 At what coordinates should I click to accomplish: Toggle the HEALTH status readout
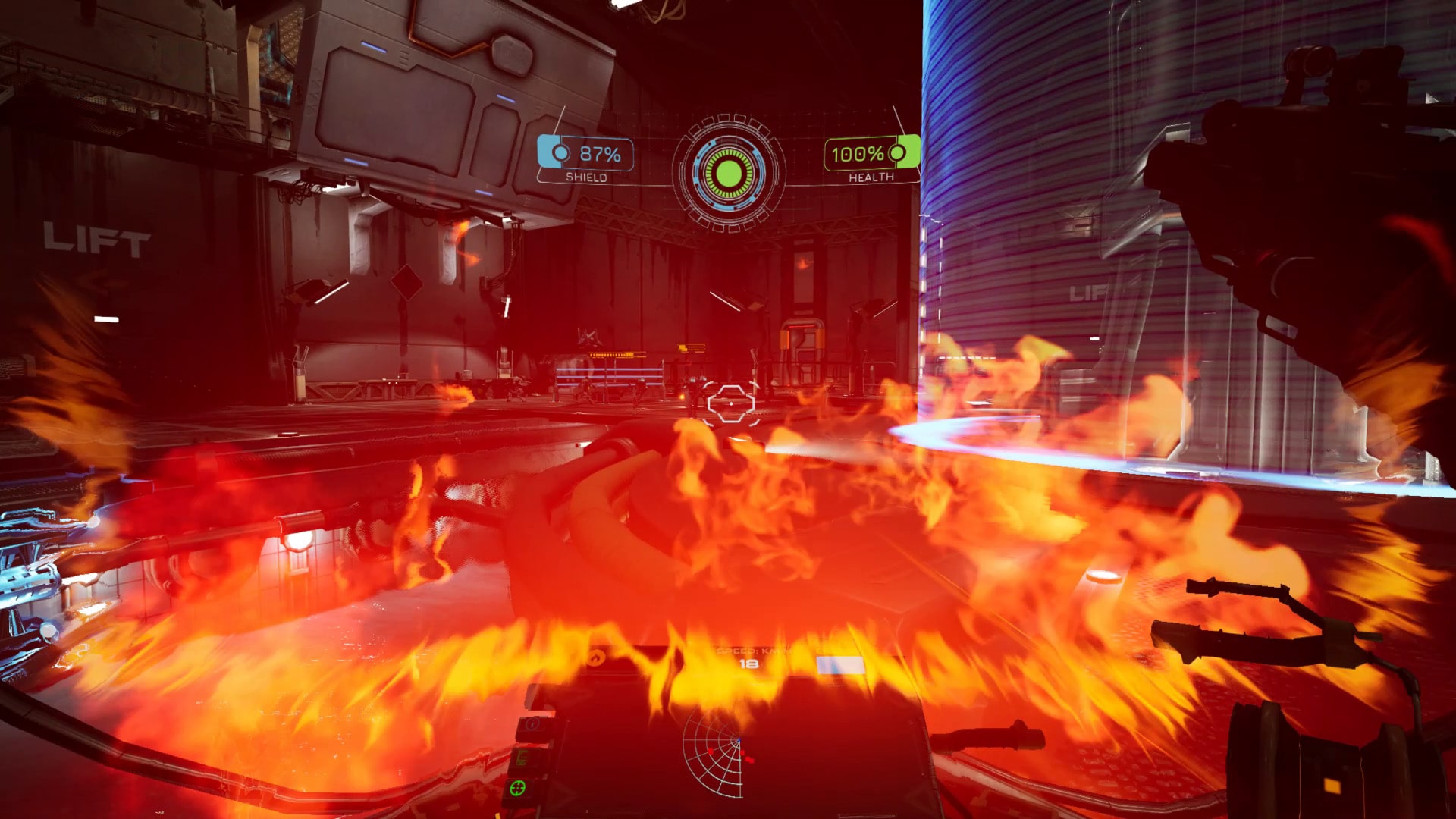click(x=872, y=177)
